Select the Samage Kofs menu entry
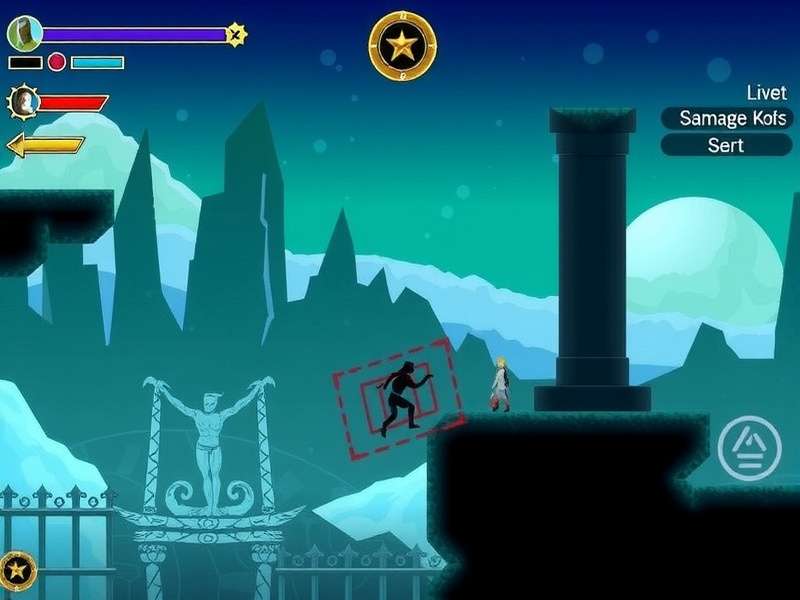 tap(726, 118)
